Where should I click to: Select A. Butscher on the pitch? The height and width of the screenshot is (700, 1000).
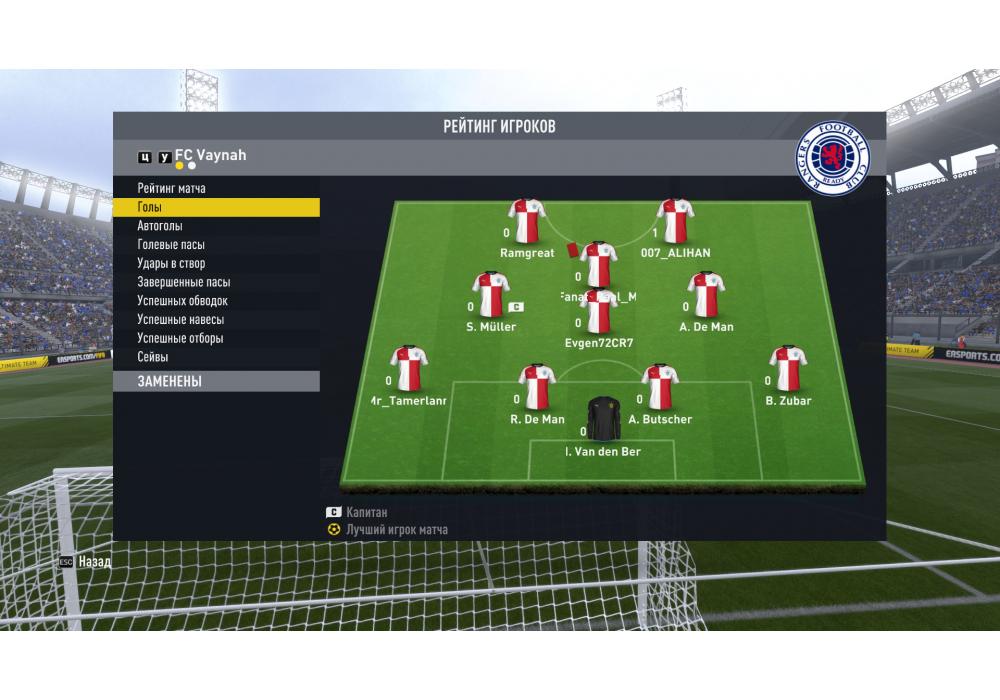[660, 387]
